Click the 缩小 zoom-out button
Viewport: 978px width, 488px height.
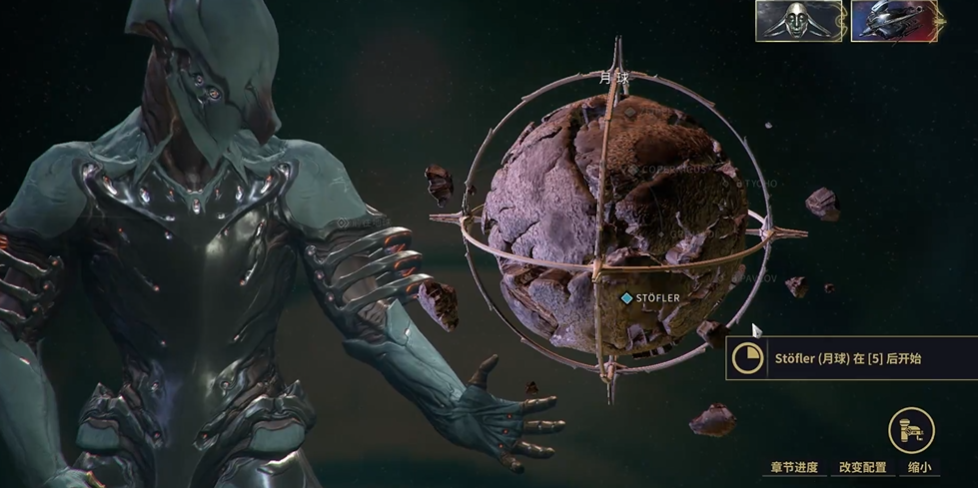920,467
